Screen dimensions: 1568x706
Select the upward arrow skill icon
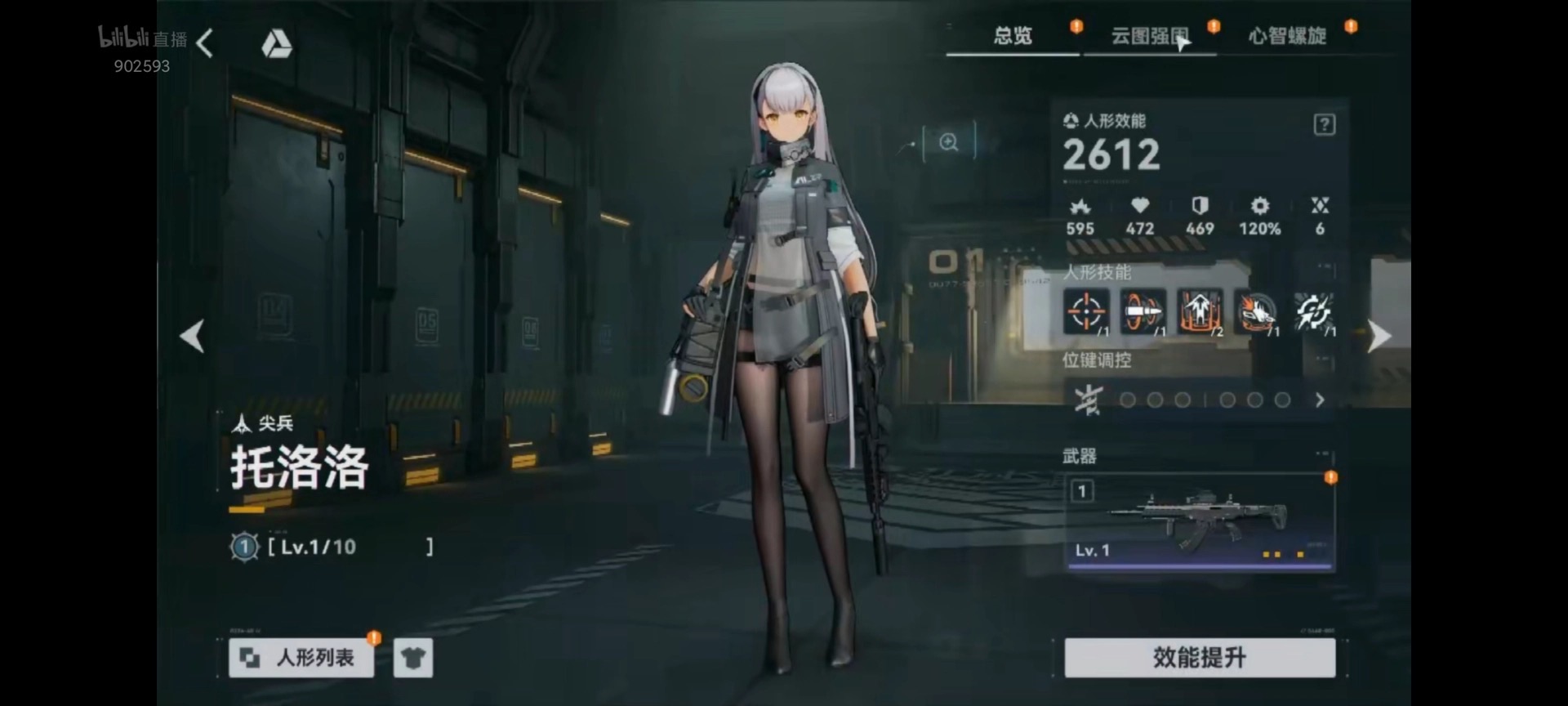click(x=1200, y=311)
